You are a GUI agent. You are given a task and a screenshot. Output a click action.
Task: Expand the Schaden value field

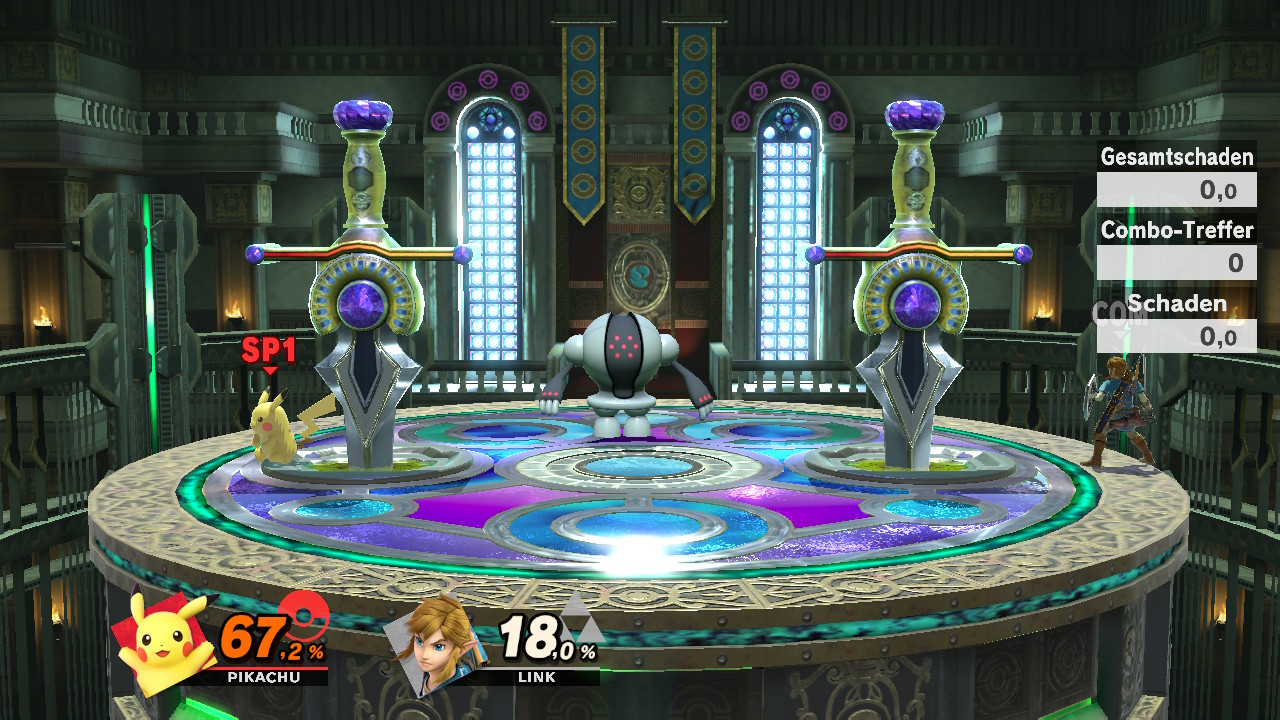point(1176,336)
